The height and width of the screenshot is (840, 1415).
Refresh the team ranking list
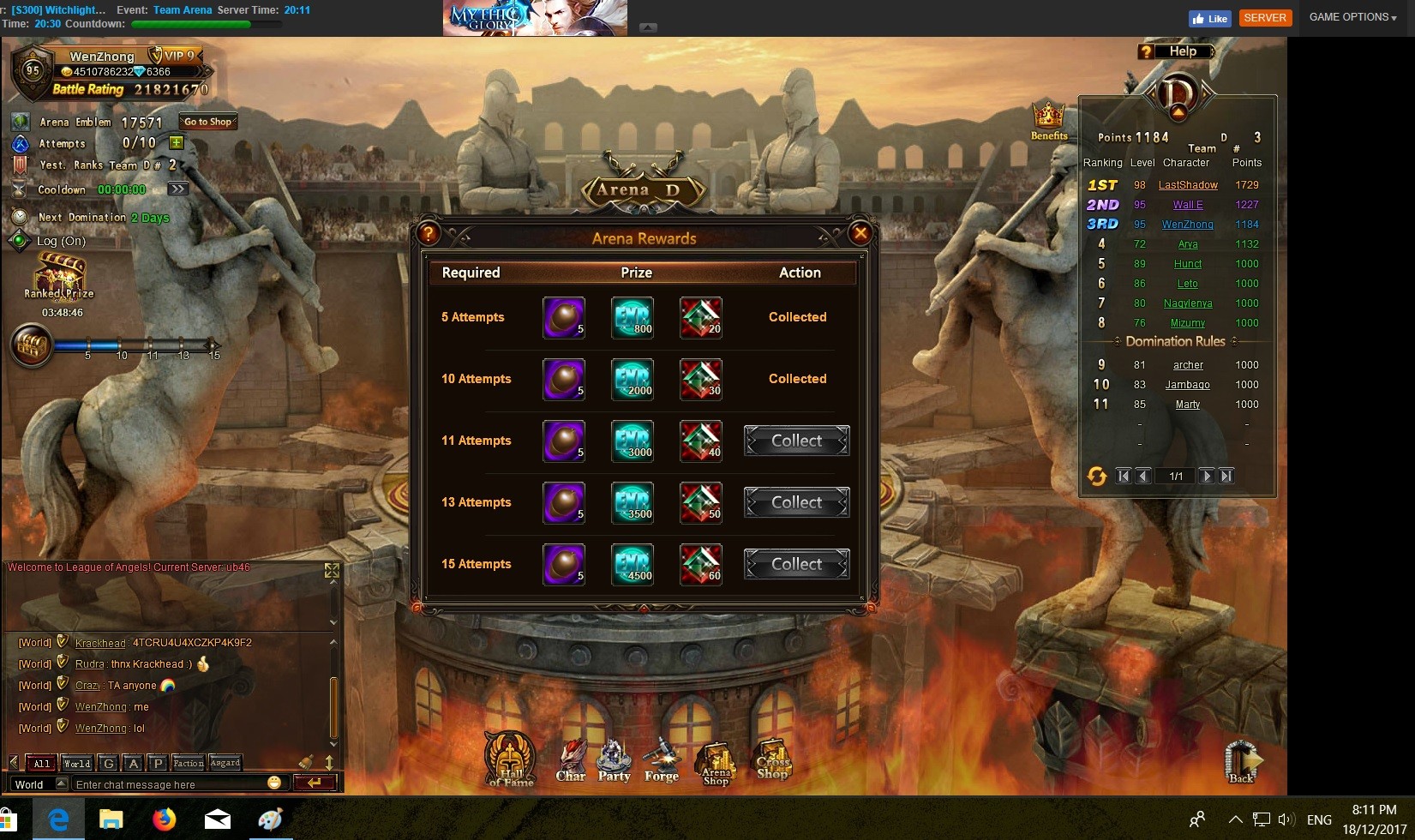tap(1096, 476)
